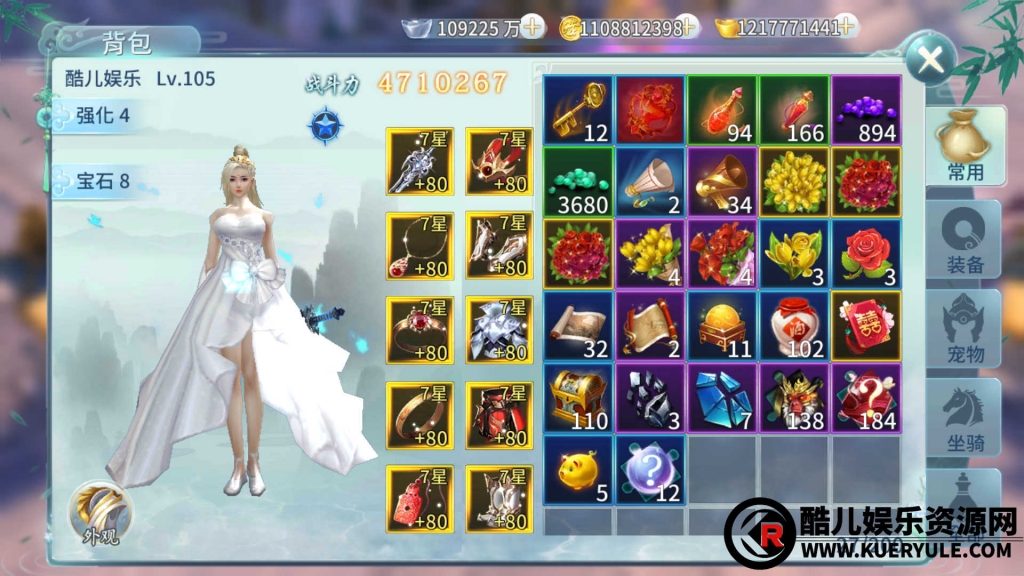Select the wine jar item slot

coord(794,325)
